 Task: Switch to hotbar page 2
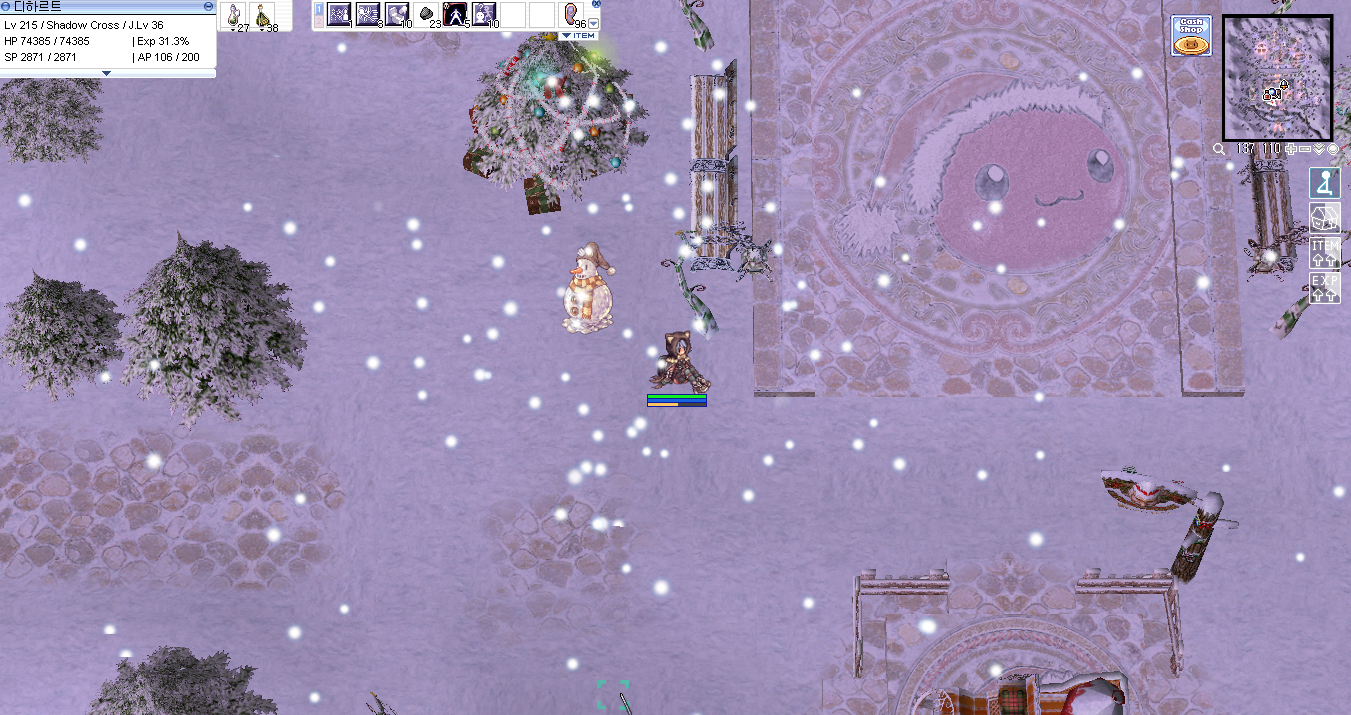[319, 21]
